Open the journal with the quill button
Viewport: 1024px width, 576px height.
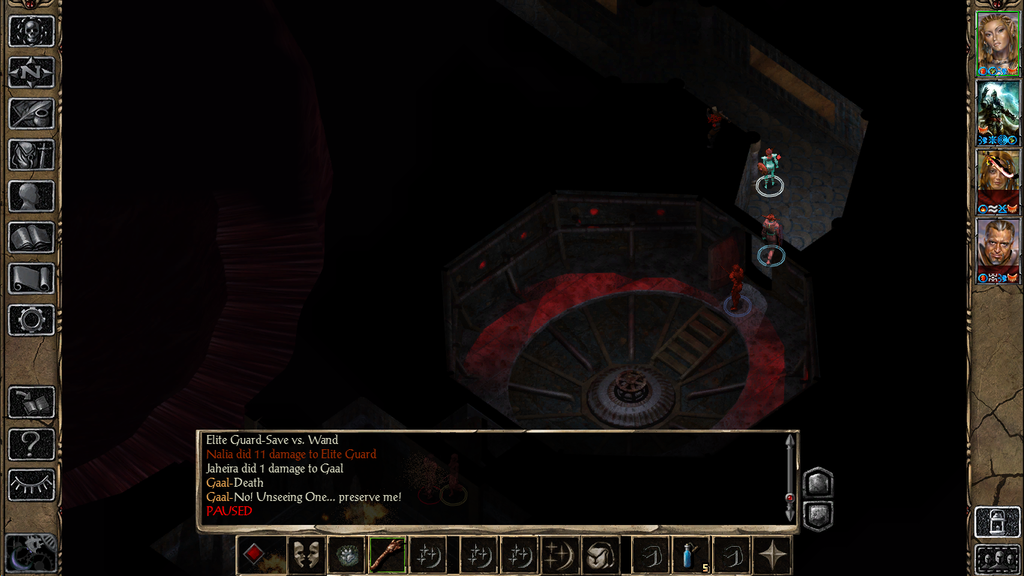coord(31,113)
